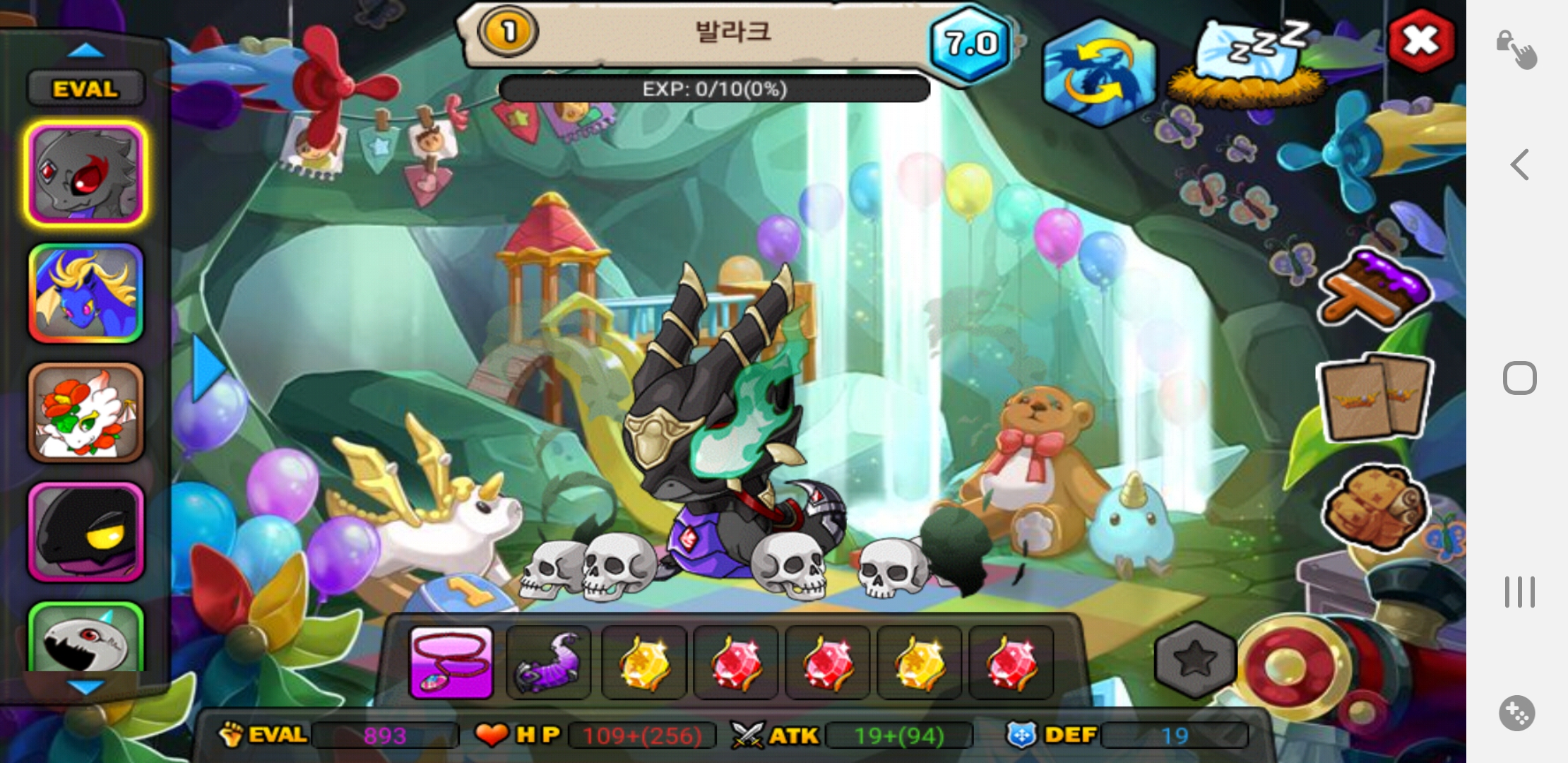Close the dragon screen with red X
Viewport: 1568px width, 763px height.
[1421, 41]
